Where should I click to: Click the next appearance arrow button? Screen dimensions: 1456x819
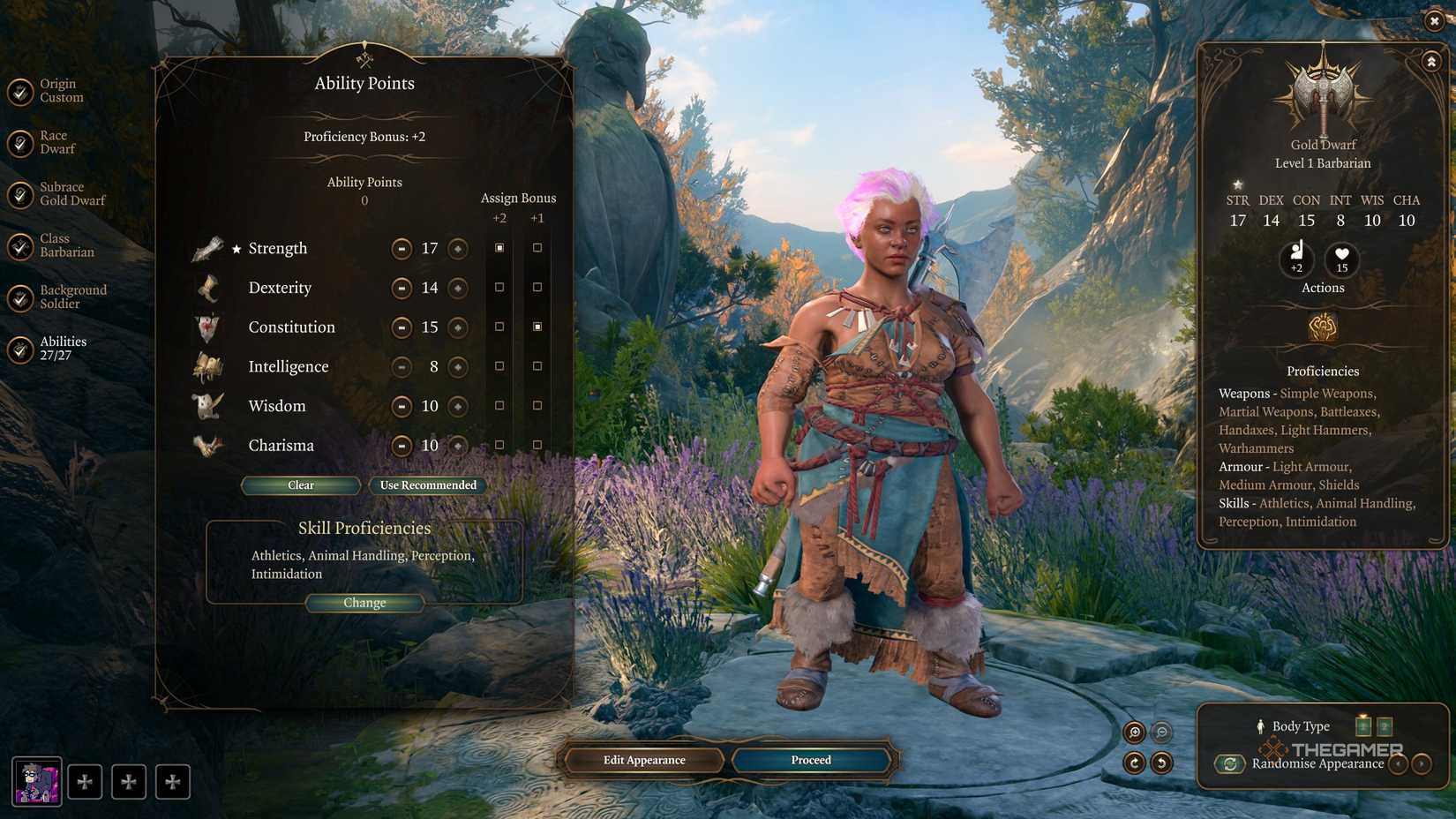tap(1422, 764)
